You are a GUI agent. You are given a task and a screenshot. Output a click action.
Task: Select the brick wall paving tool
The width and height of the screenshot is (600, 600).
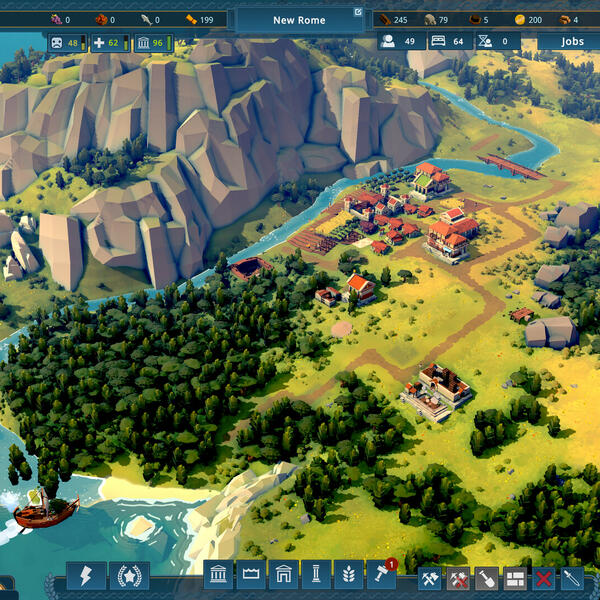pos(515,577)
